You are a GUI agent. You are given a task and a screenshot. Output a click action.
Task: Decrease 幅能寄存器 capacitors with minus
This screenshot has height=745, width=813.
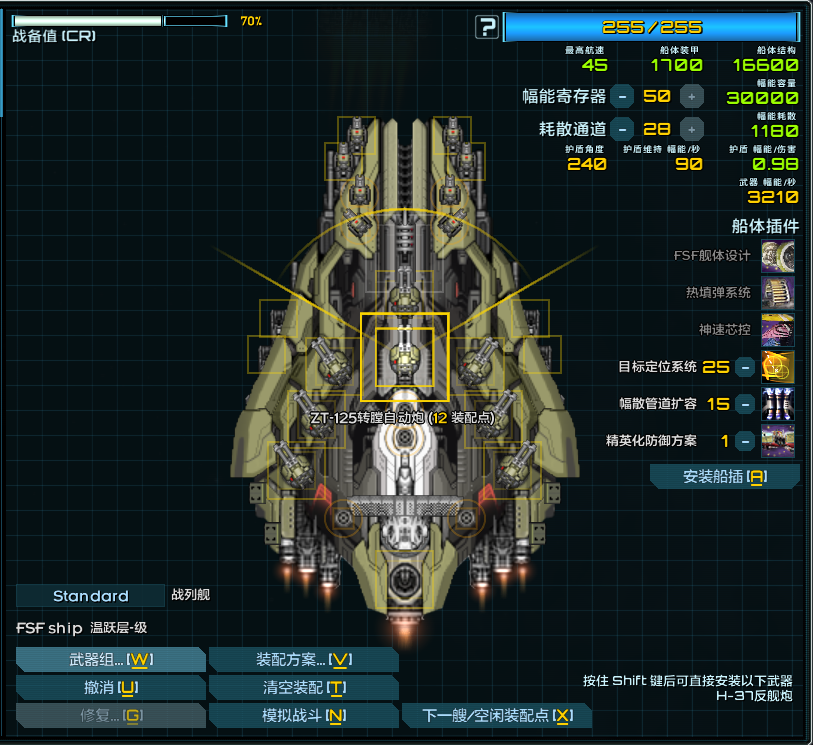(x=622, y=96)
